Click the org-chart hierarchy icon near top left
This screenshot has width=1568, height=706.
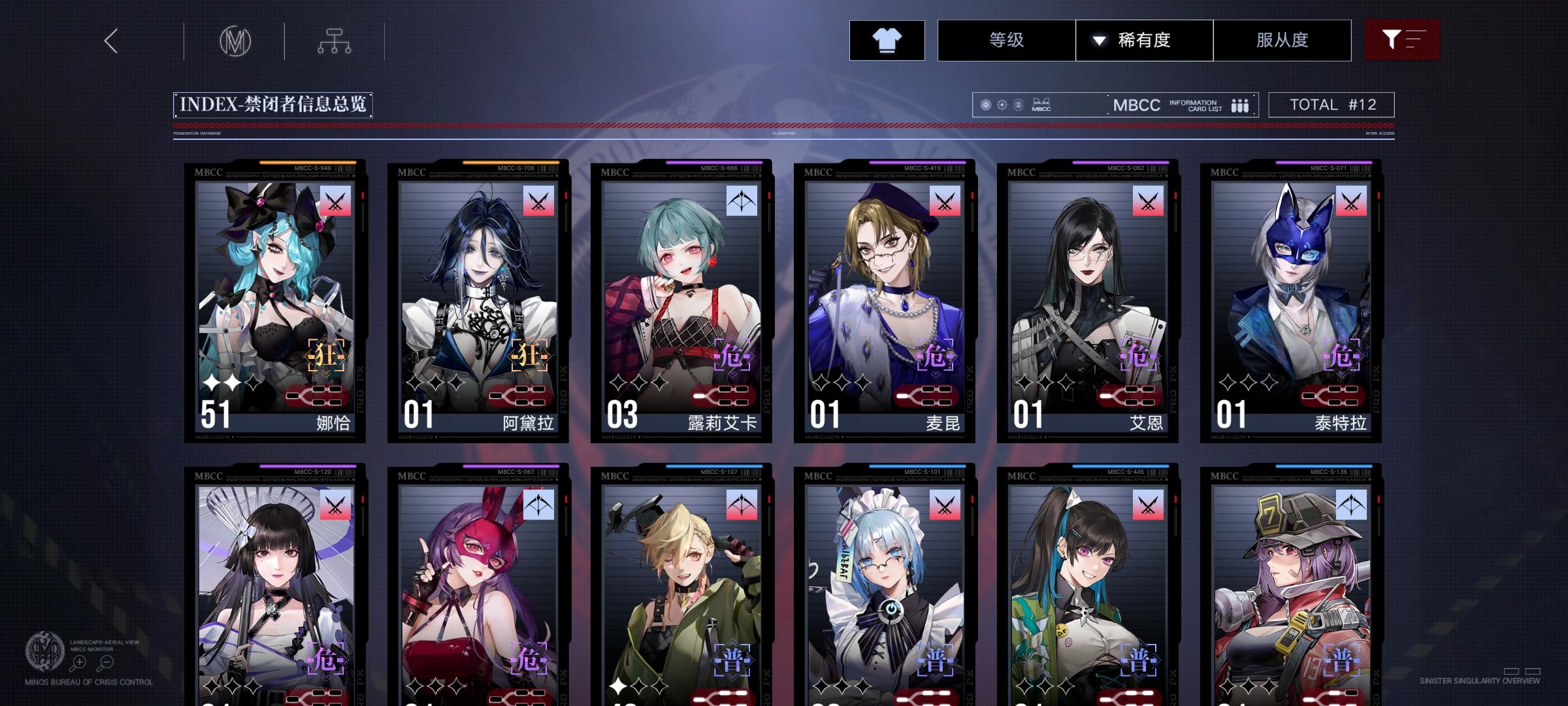tap(335, 40)
